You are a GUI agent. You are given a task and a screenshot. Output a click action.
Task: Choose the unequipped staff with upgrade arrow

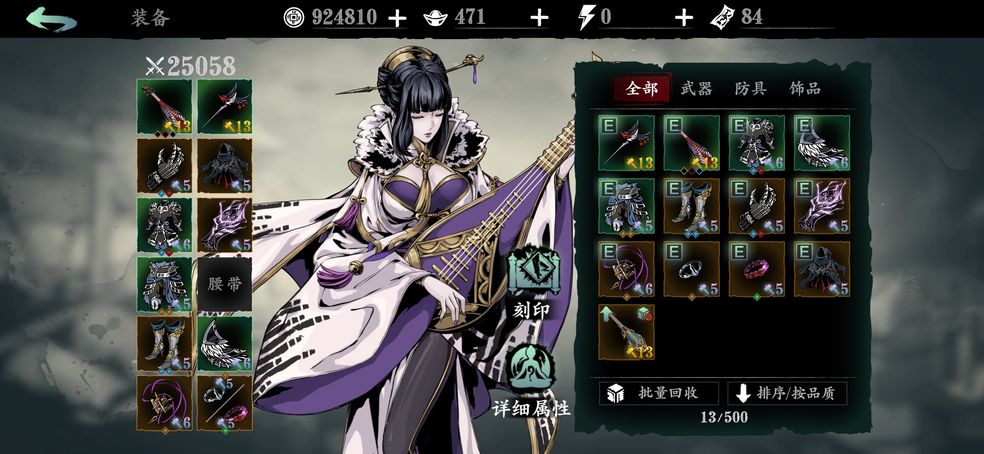point(626,332)
